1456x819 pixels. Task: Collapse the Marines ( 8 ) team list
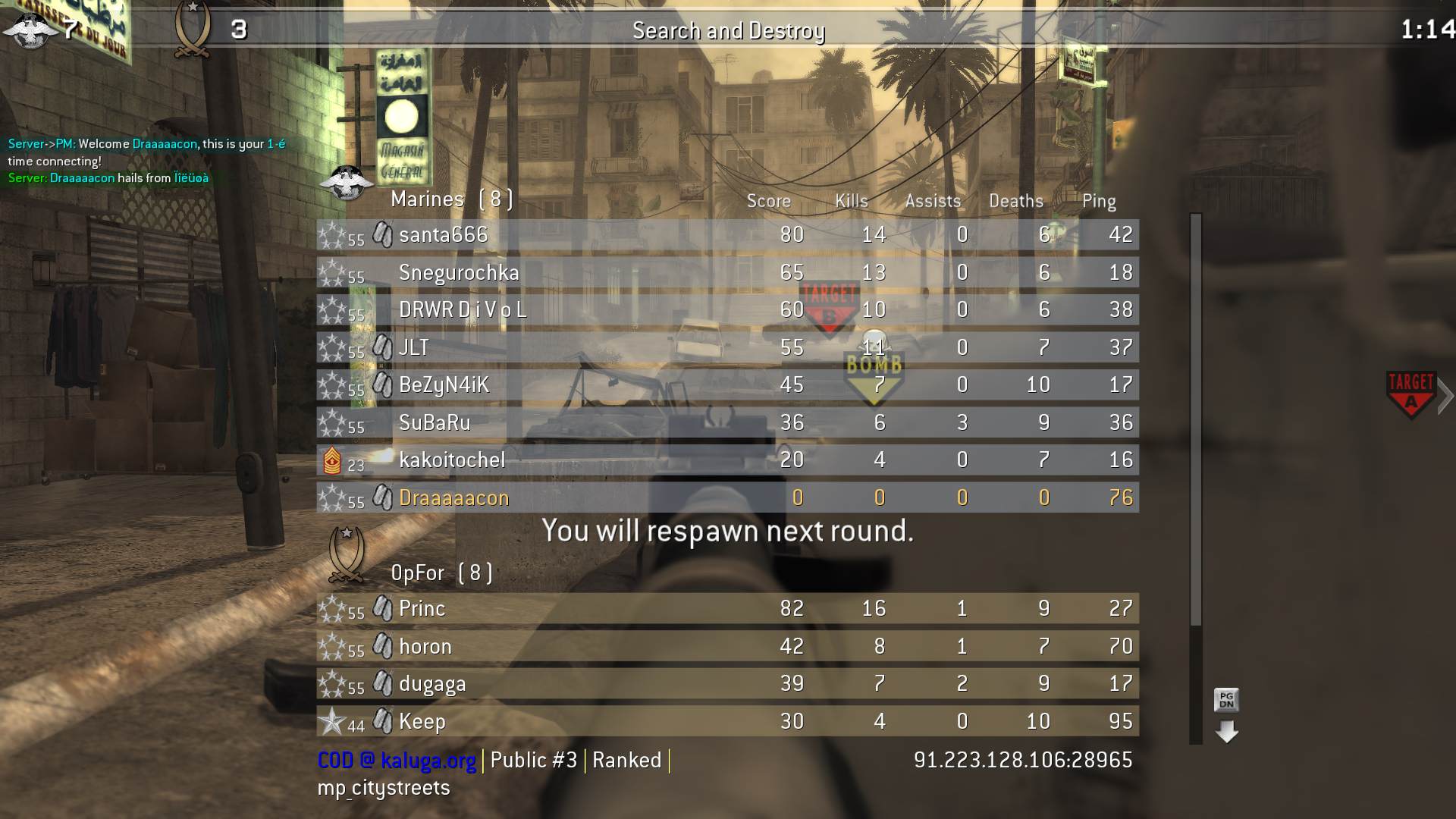(x=451, y=199)
